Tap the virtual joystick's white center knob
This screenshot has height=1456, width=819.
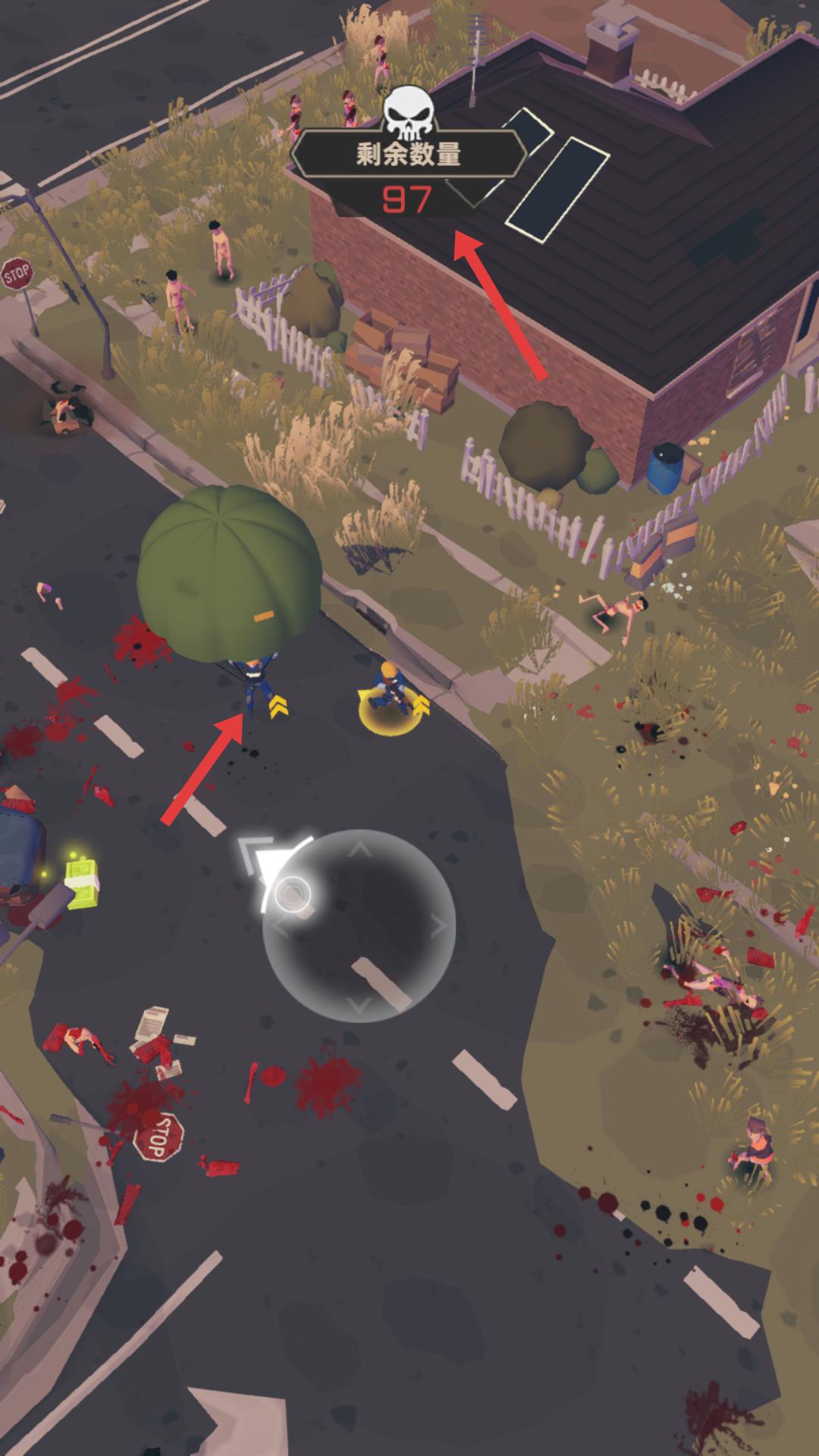coord(292,895)
